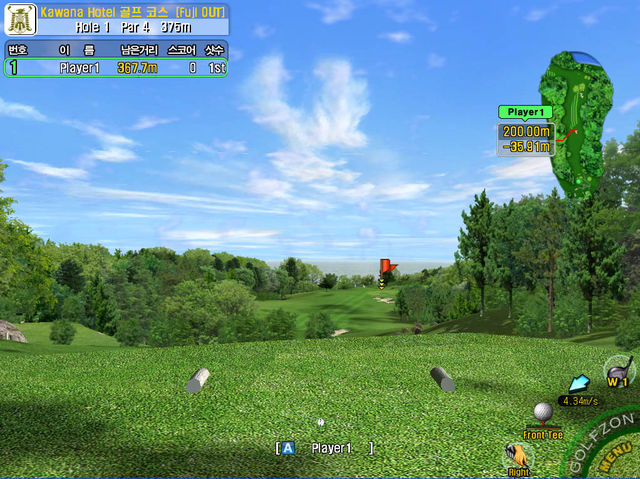Image resolution: width=640 pixels, height=479 pixels.
Task: Toggle the Right hand glove icon
Action: tap(518, 456)
